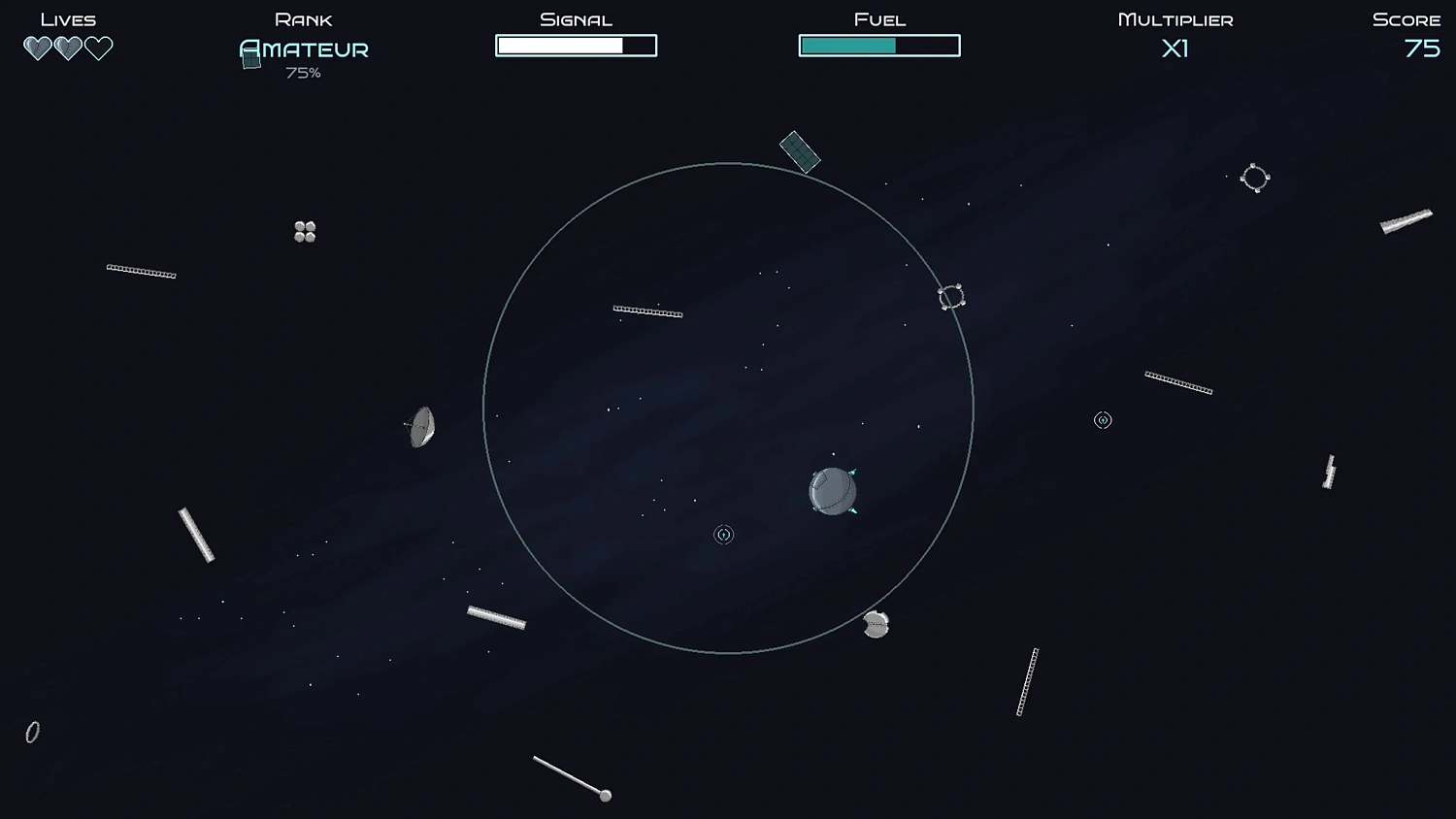This screenshot has width=1456, height=819.
Task: Select the beacon marker right of the orbit circle
Action: tap(1103, 420)
